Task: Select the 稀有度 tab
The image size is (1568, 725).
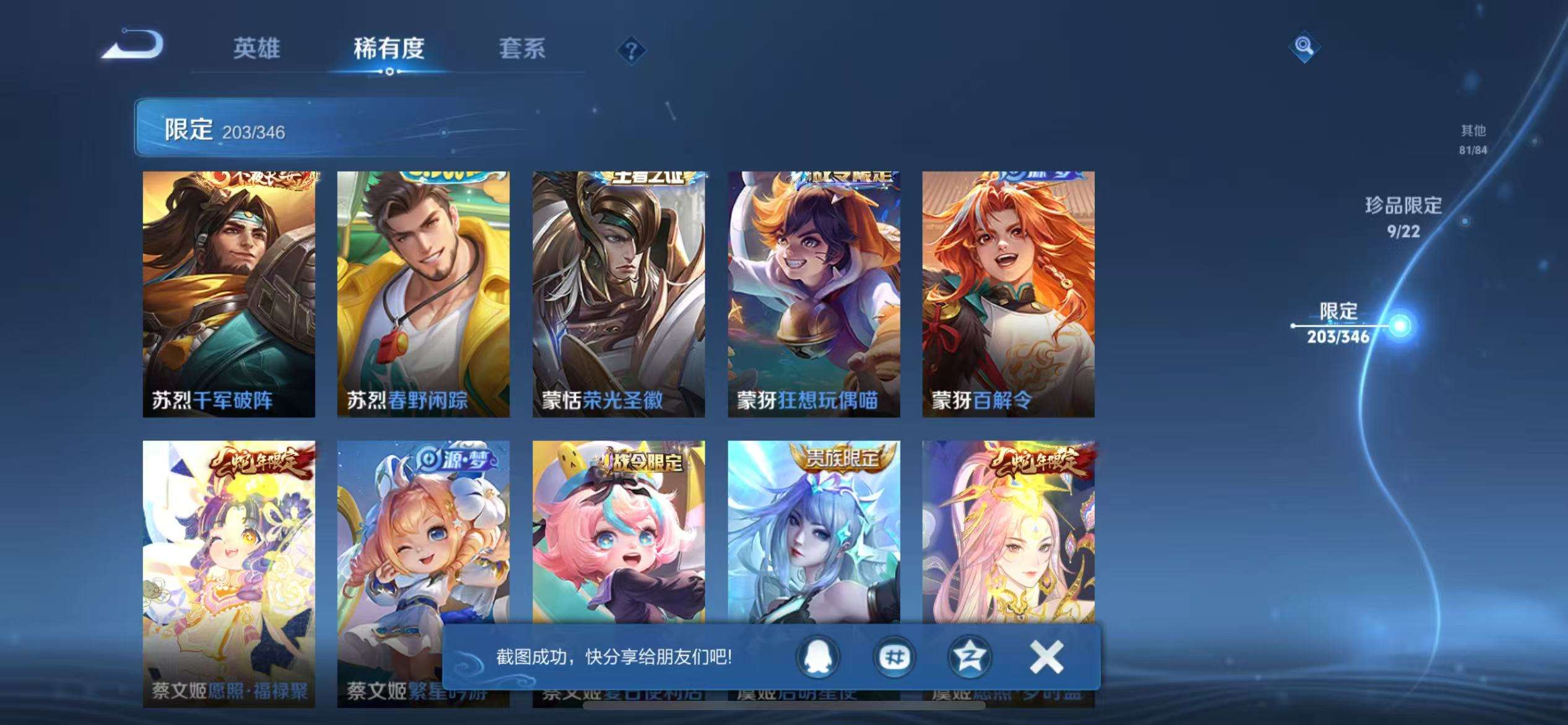Action: point(389,50)
